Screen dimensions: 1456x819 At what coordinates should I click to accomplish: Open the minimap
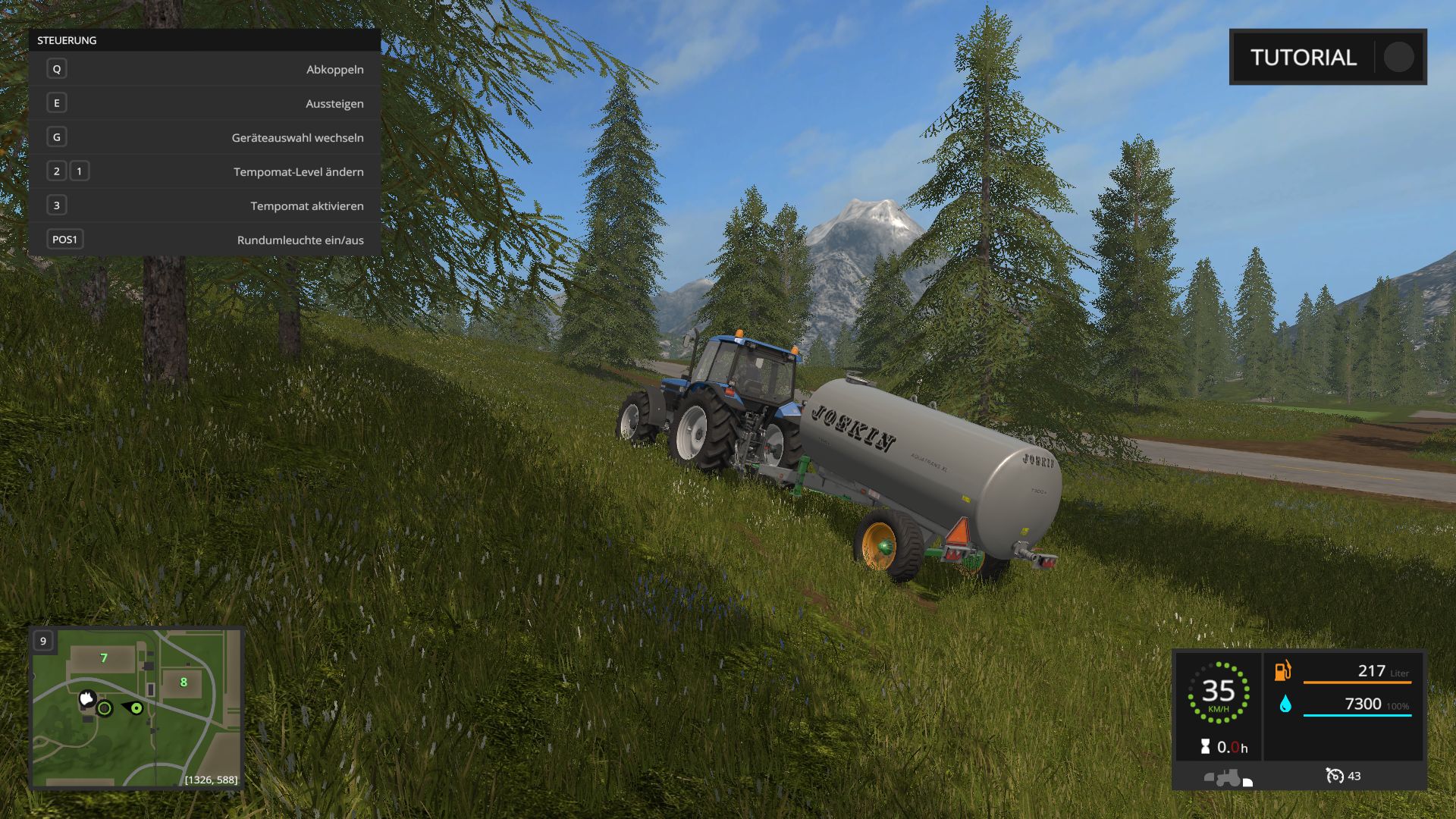pos(136,708)
